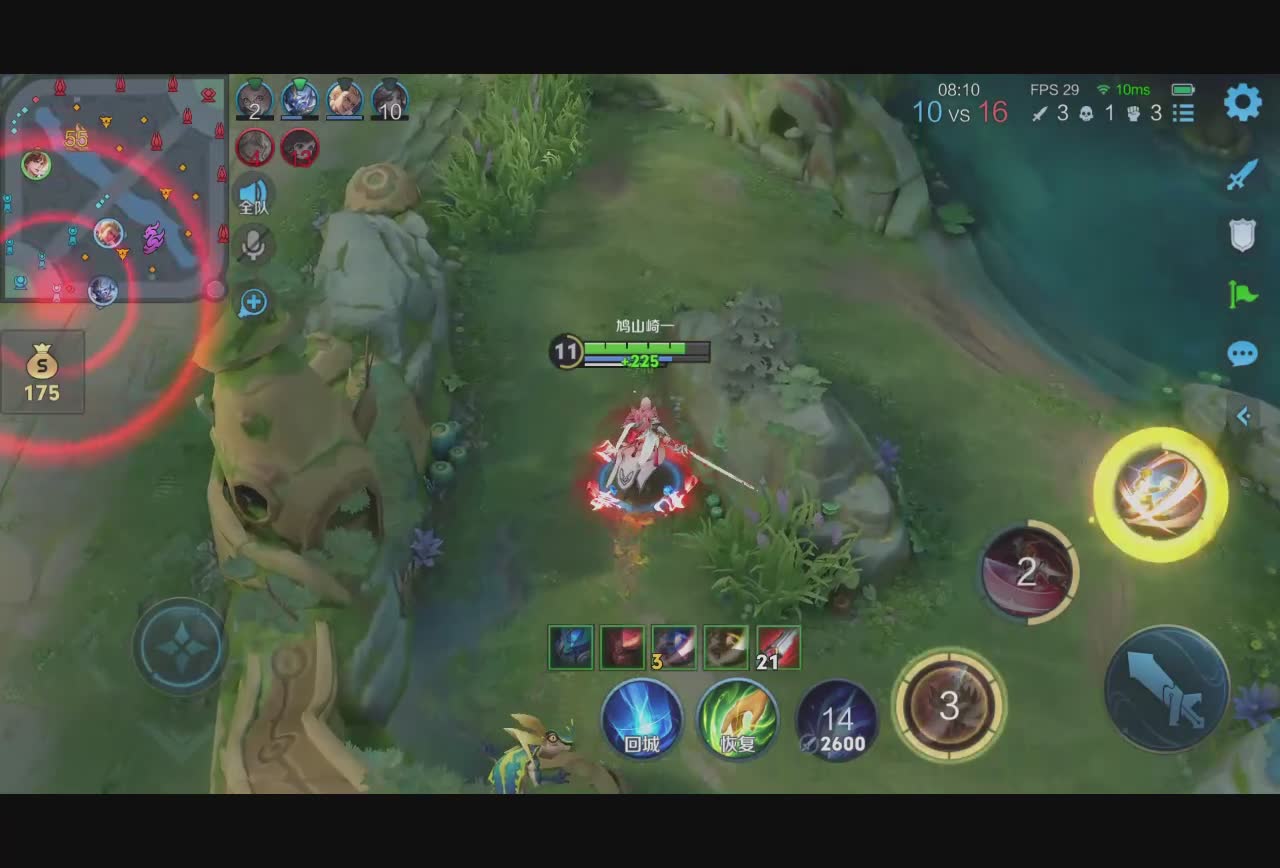
Task: Open the quick chat bubble
Action: pyautogui.click(x=1242, y=354)
